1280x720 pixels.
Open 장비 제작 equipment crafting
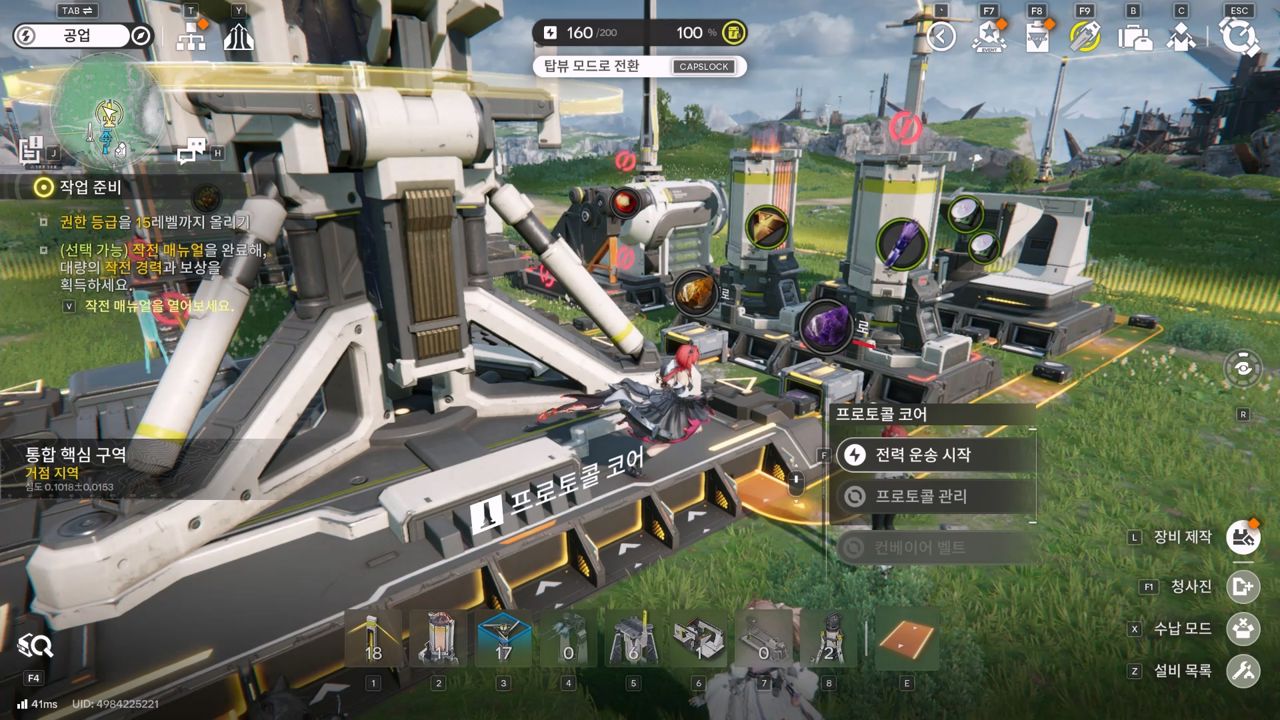pyautogui.click(x=1243, y=537)
